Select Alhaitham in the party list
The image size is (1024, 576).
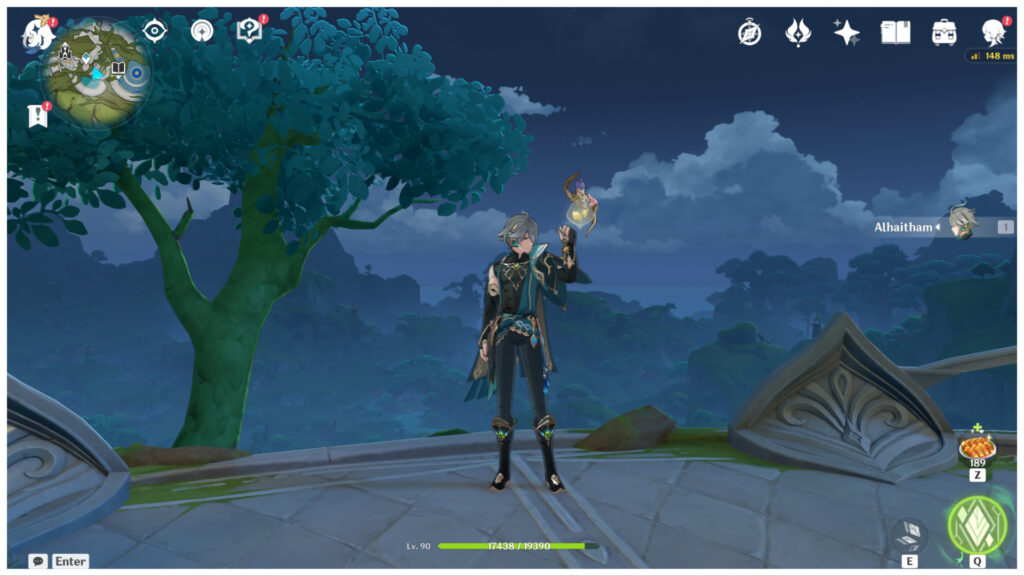961,227
